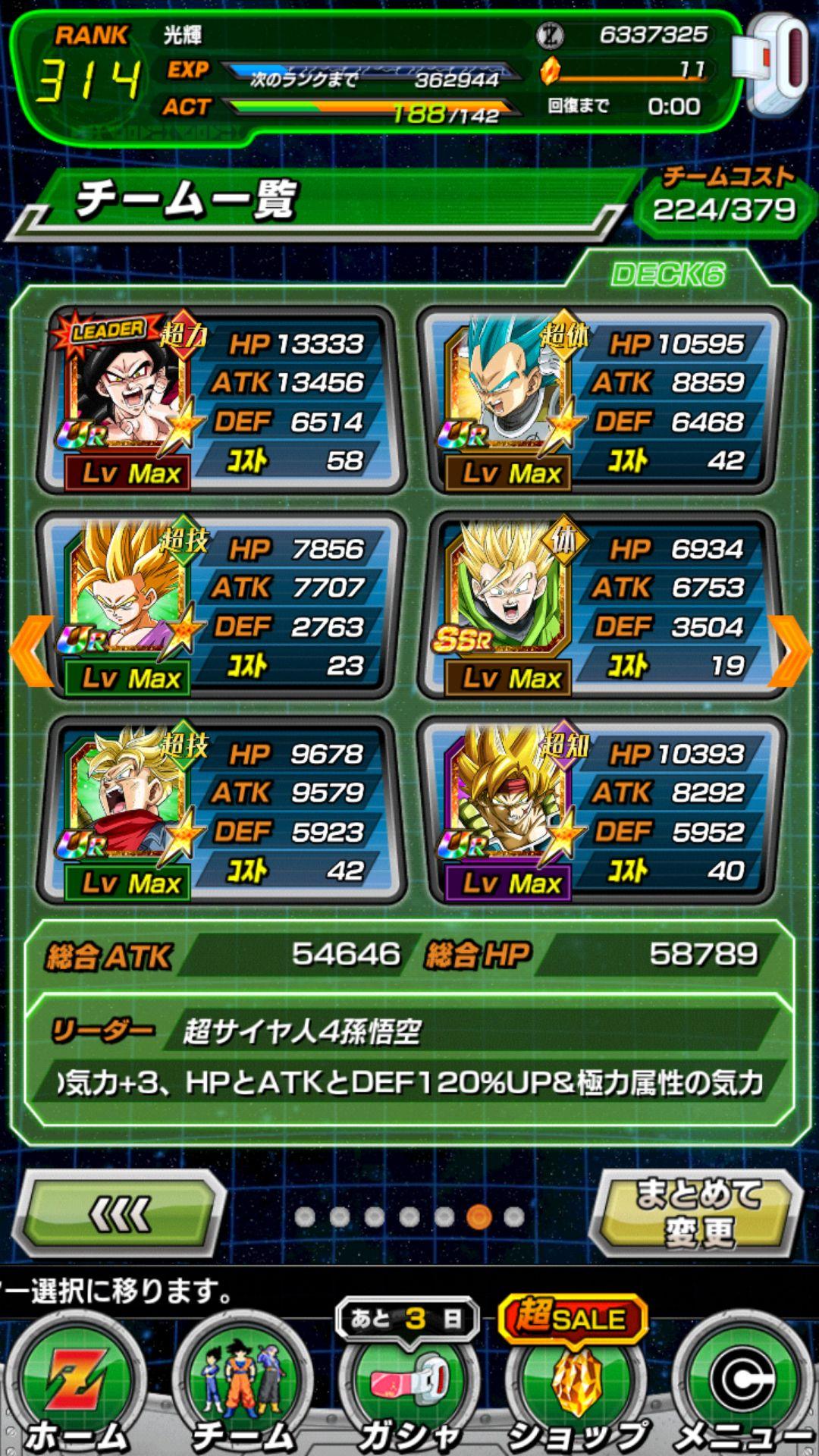Select the leader Super Saiyan 4 Goku card
The image size is (819, 1456).
click(221, 400)
